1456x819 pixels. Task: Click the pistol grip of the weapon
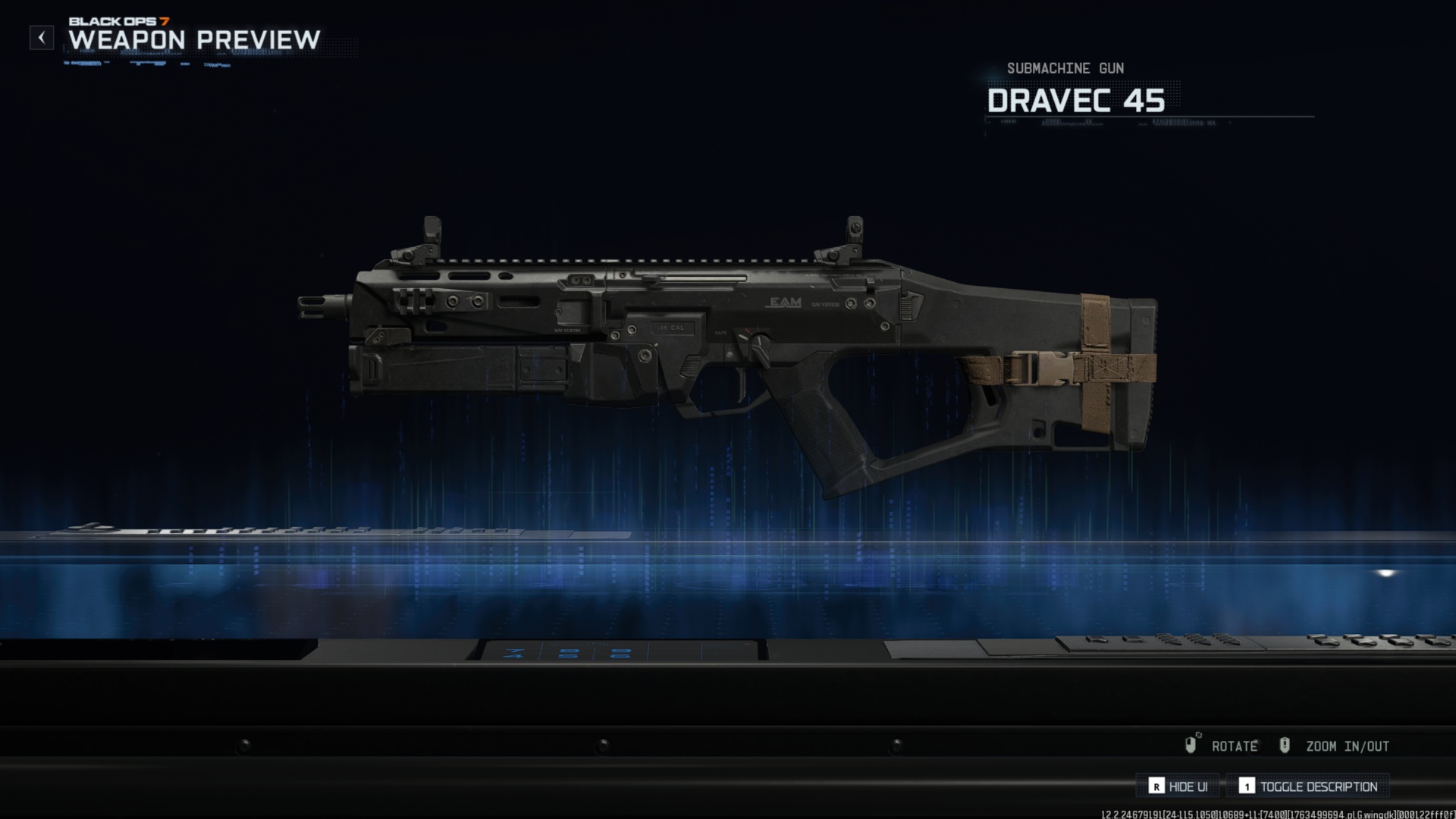(x=823, y=425)
